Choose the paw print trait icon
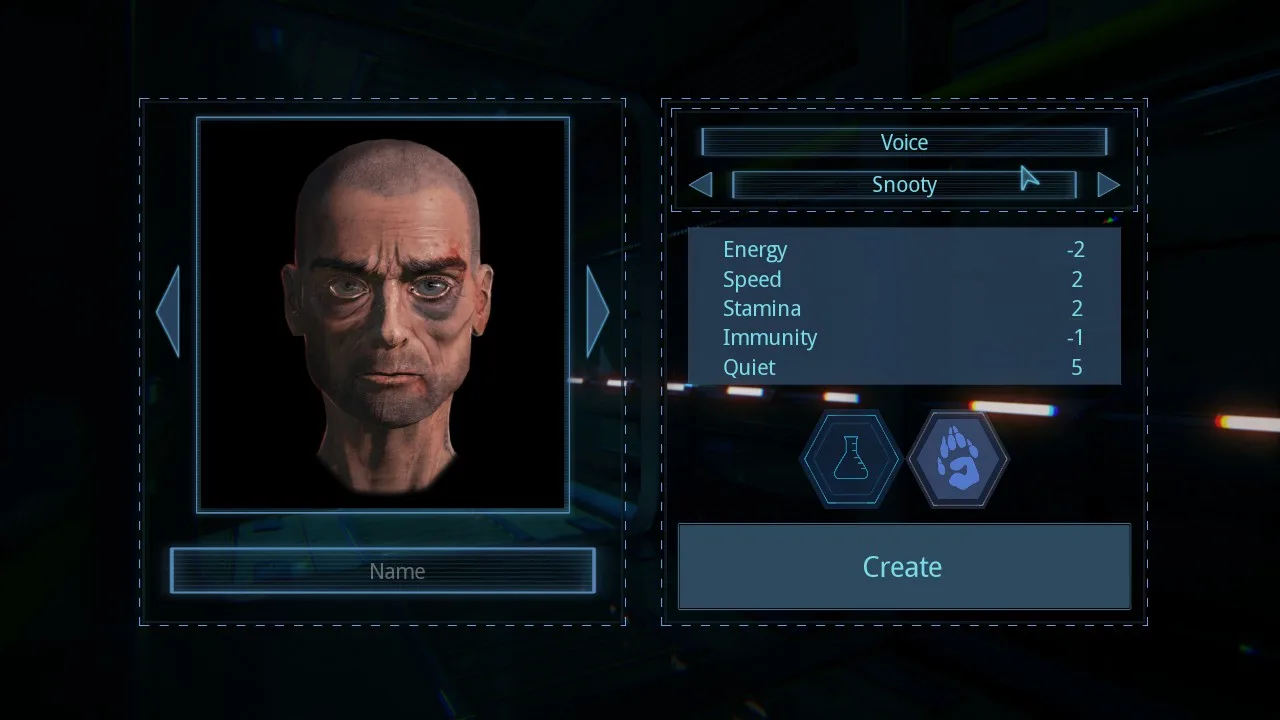This screenshot has height=720, width=1280. coord(958,459)
